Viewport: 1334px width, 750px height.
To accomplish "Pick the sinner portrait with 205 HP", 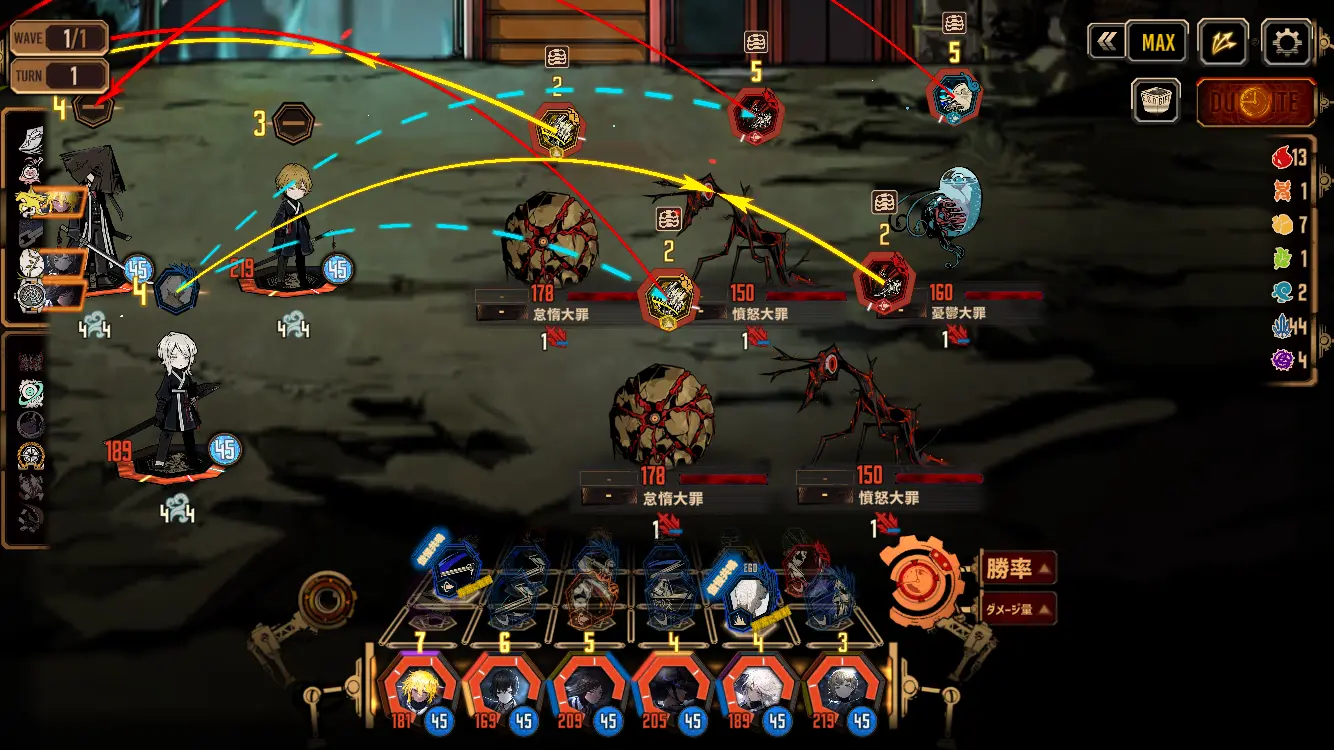I will (672, 690).
